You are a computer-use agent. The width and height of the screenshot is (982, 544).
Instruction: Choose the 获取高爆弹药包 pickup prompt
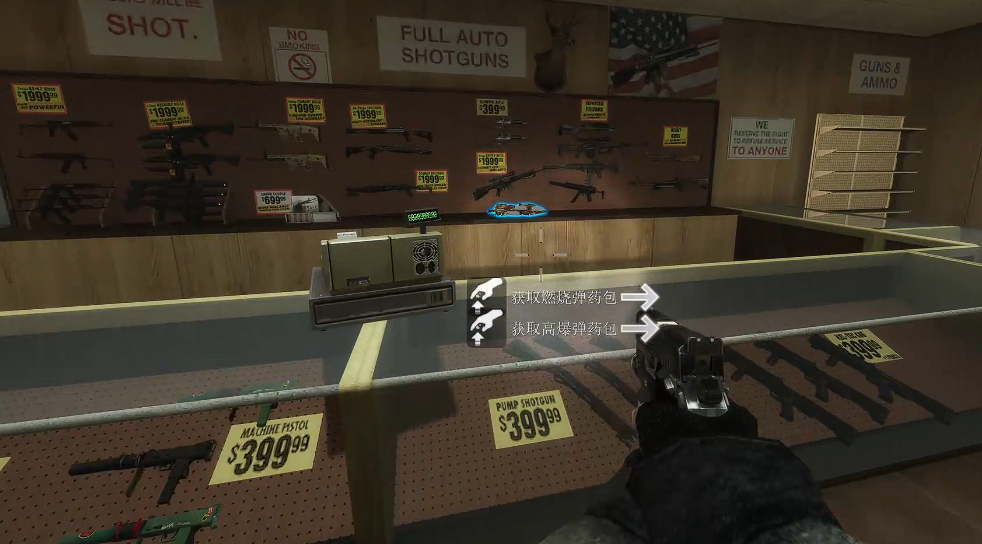(x=564, y=328)
